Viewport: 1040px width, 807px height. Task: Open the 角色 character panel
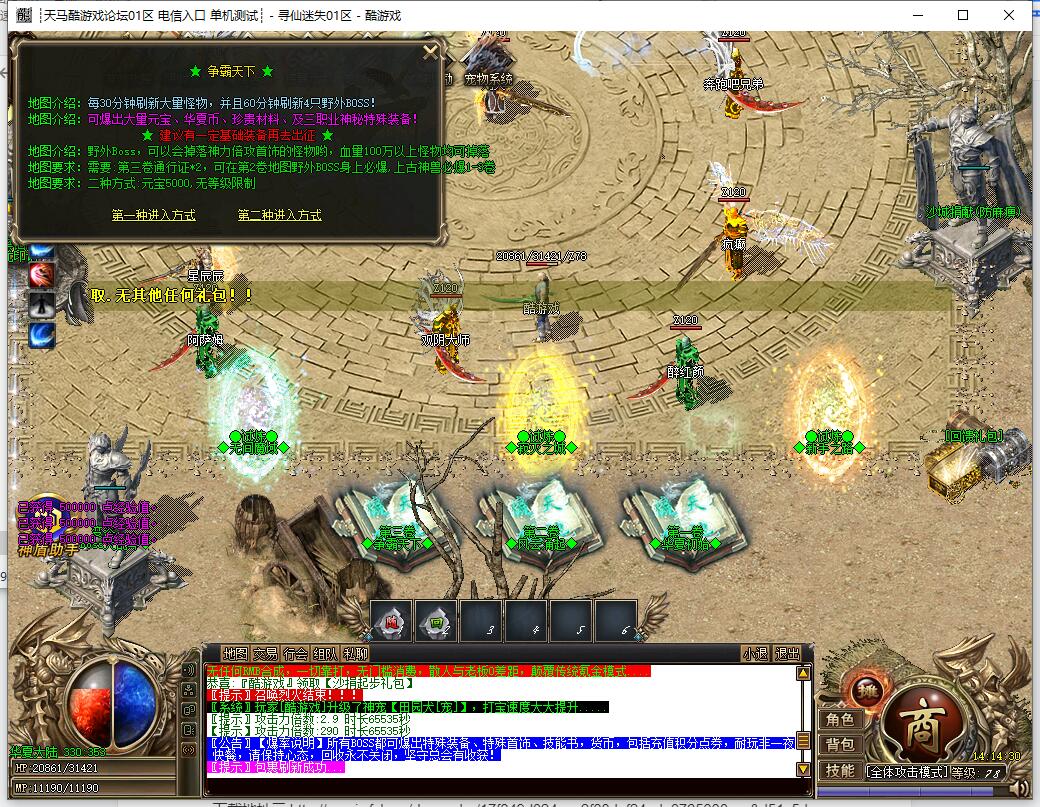coord(839,719)
